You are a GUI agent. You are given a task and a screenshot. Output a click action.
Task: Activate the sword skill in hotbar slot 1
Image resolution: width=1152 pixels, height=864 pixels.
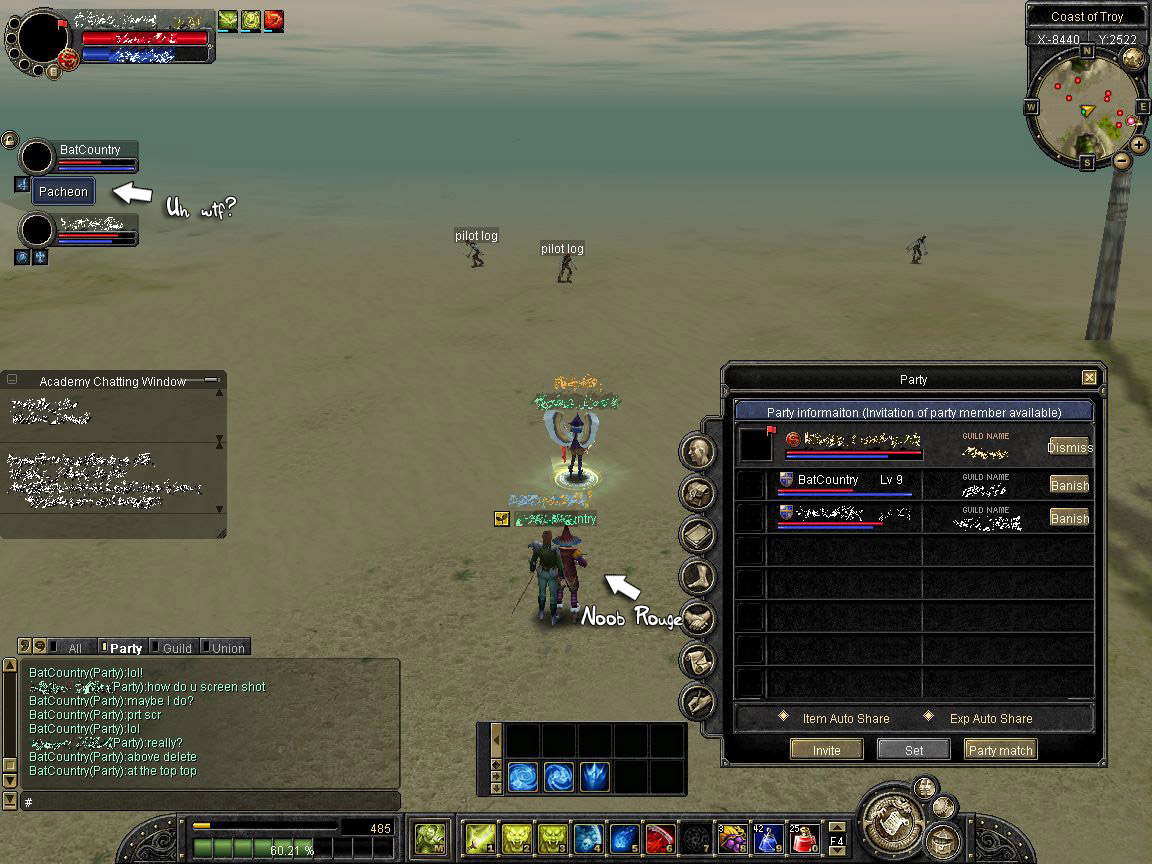481,839
